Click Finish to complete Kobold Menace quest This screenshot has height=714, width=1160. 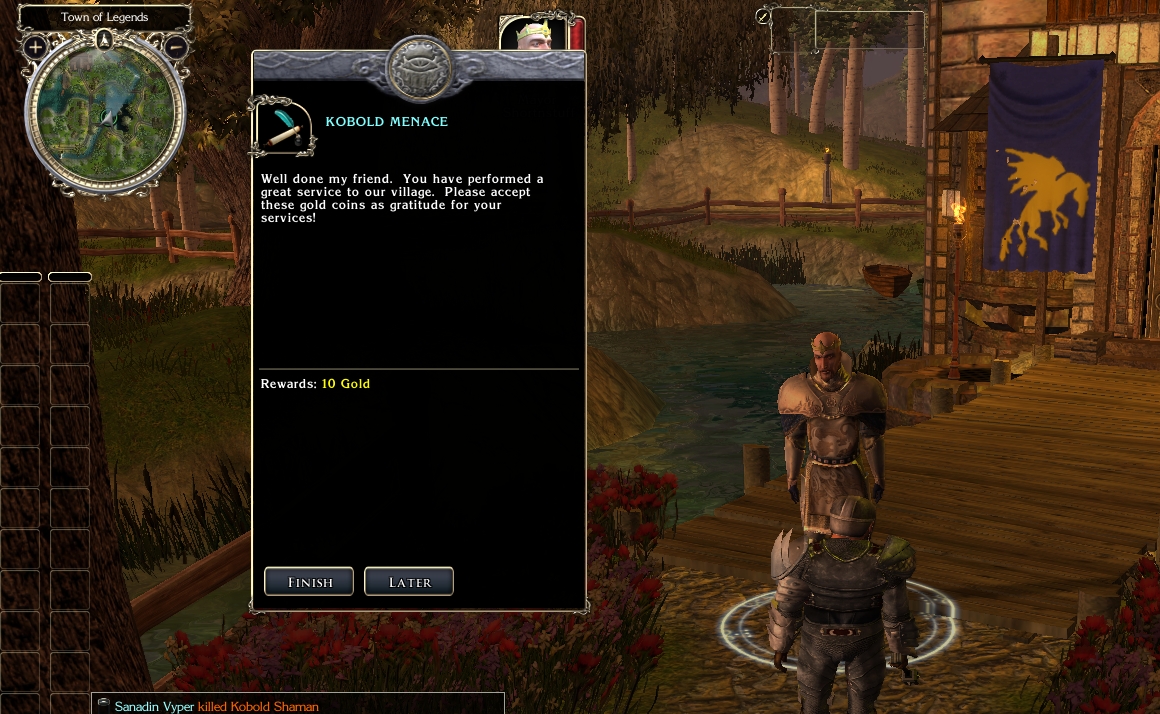click(308, 582)
